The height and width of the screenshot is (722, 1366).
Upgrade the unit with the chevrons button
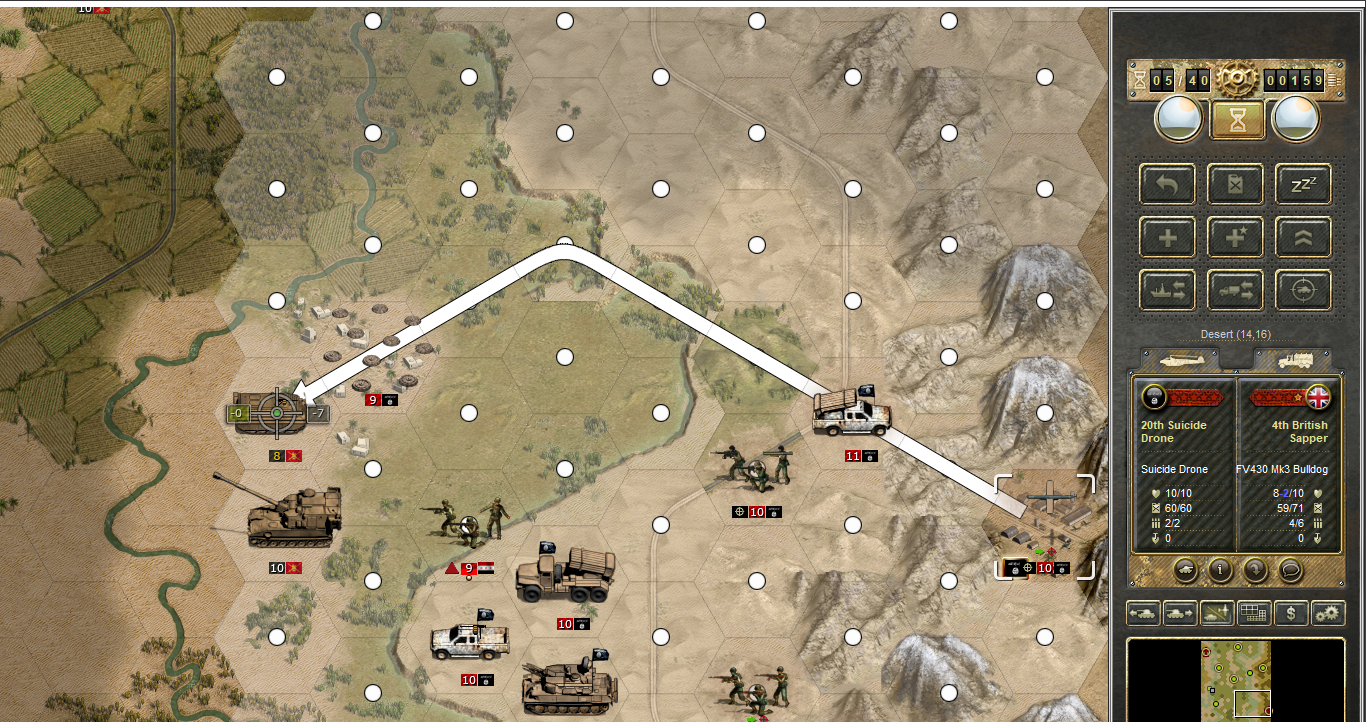(x=1303, y=237)
